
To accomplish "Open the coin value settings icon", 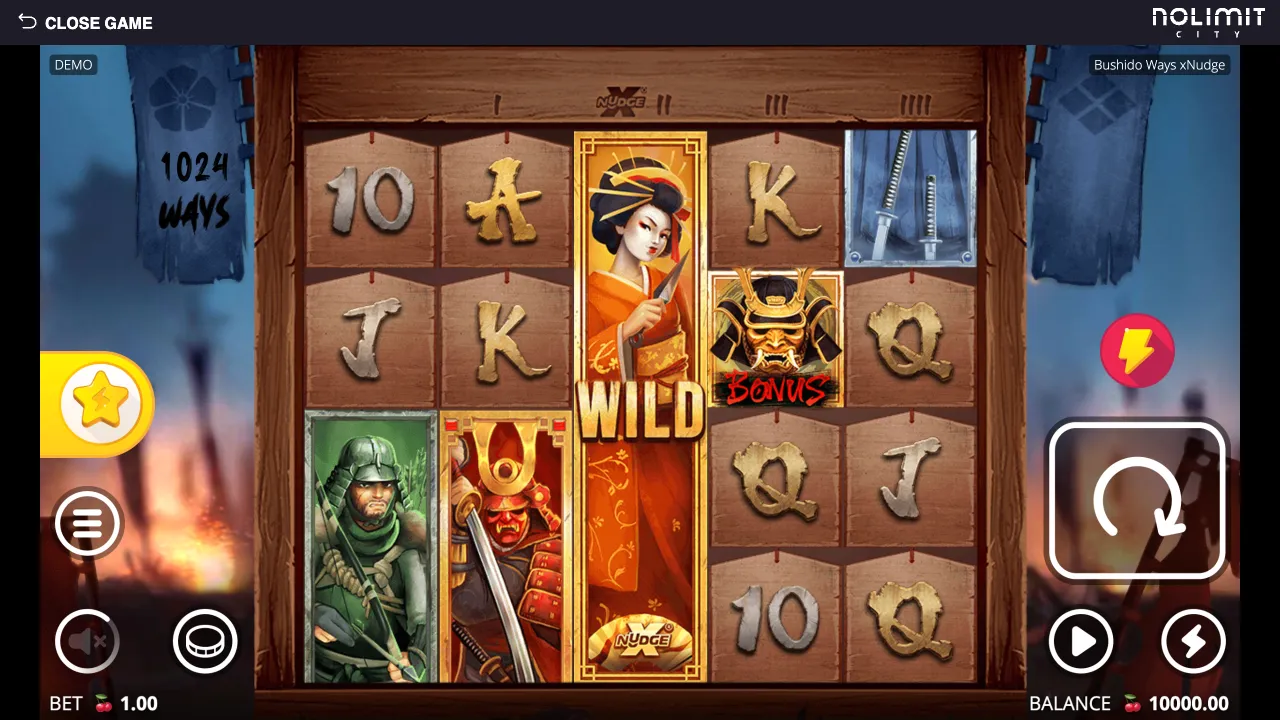I will pos(204,641).
